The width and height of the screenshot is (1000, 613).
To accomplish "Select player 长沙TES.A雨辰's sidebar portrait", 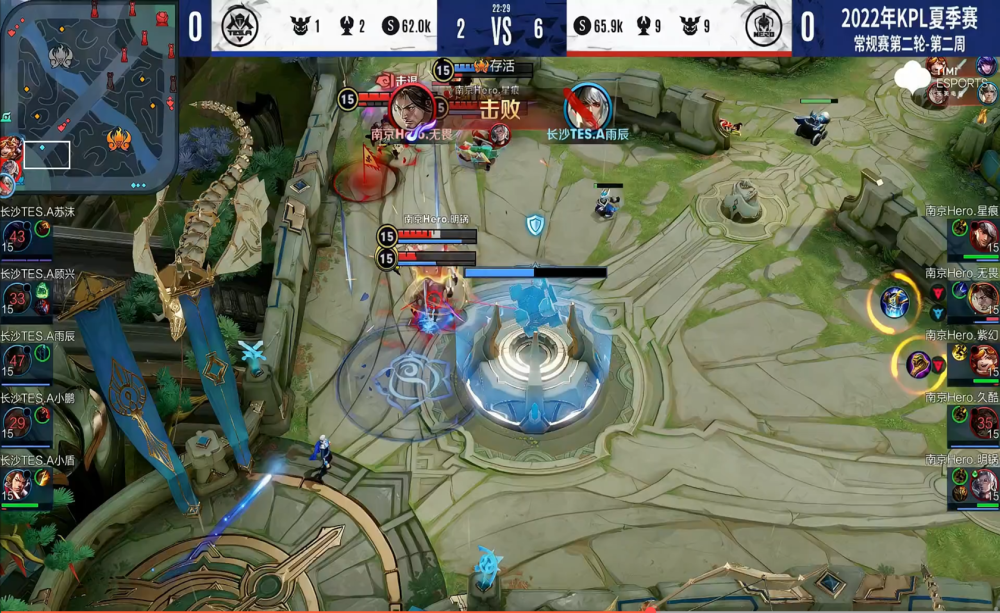I will tap(17, 360).
